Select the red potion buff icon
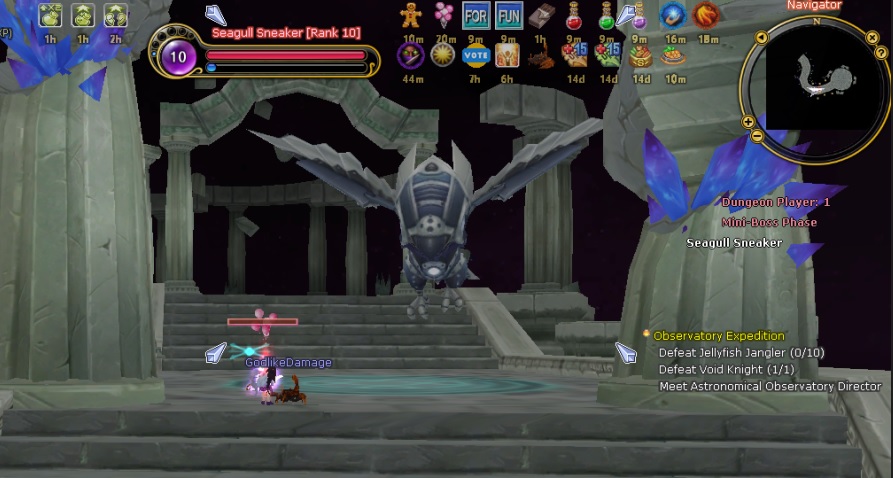Viewport: 893px width, 478px height. pyautogui.click(x=574, y=15)
